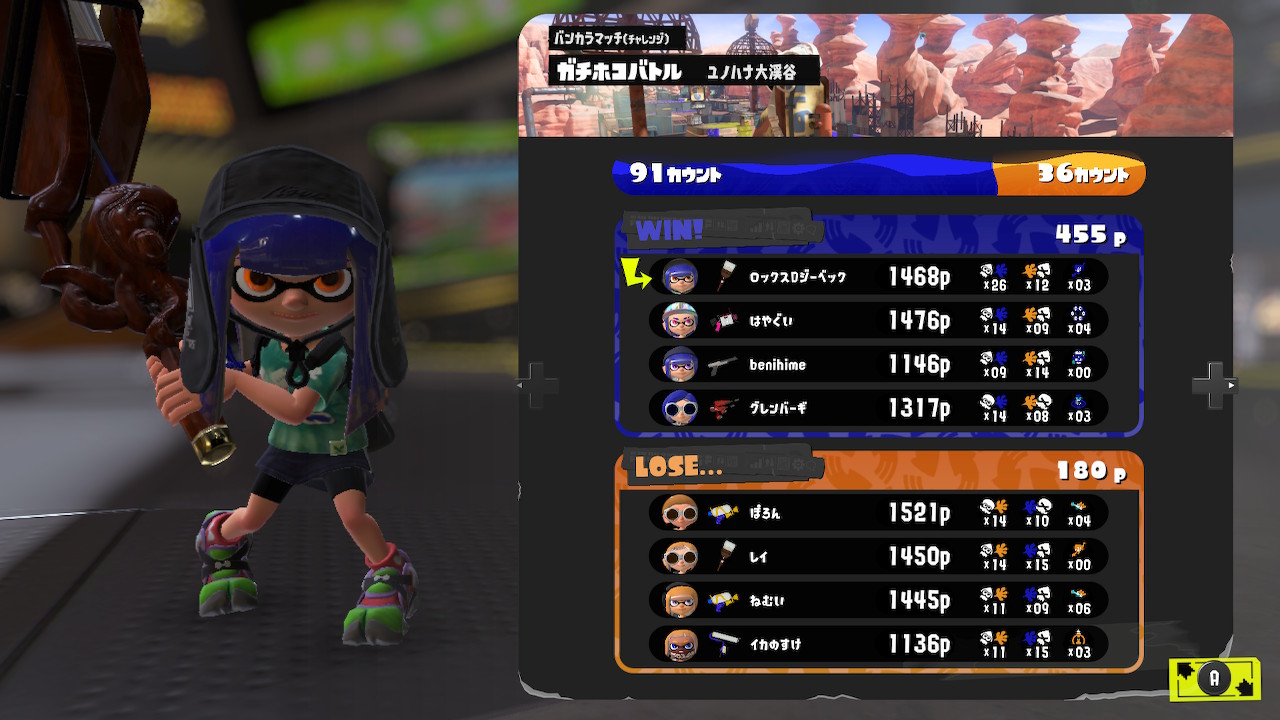Viewport: 1280px width, 720px height.
Task: Click レイ's Inkbrush weapon icon
Action: 722,557
